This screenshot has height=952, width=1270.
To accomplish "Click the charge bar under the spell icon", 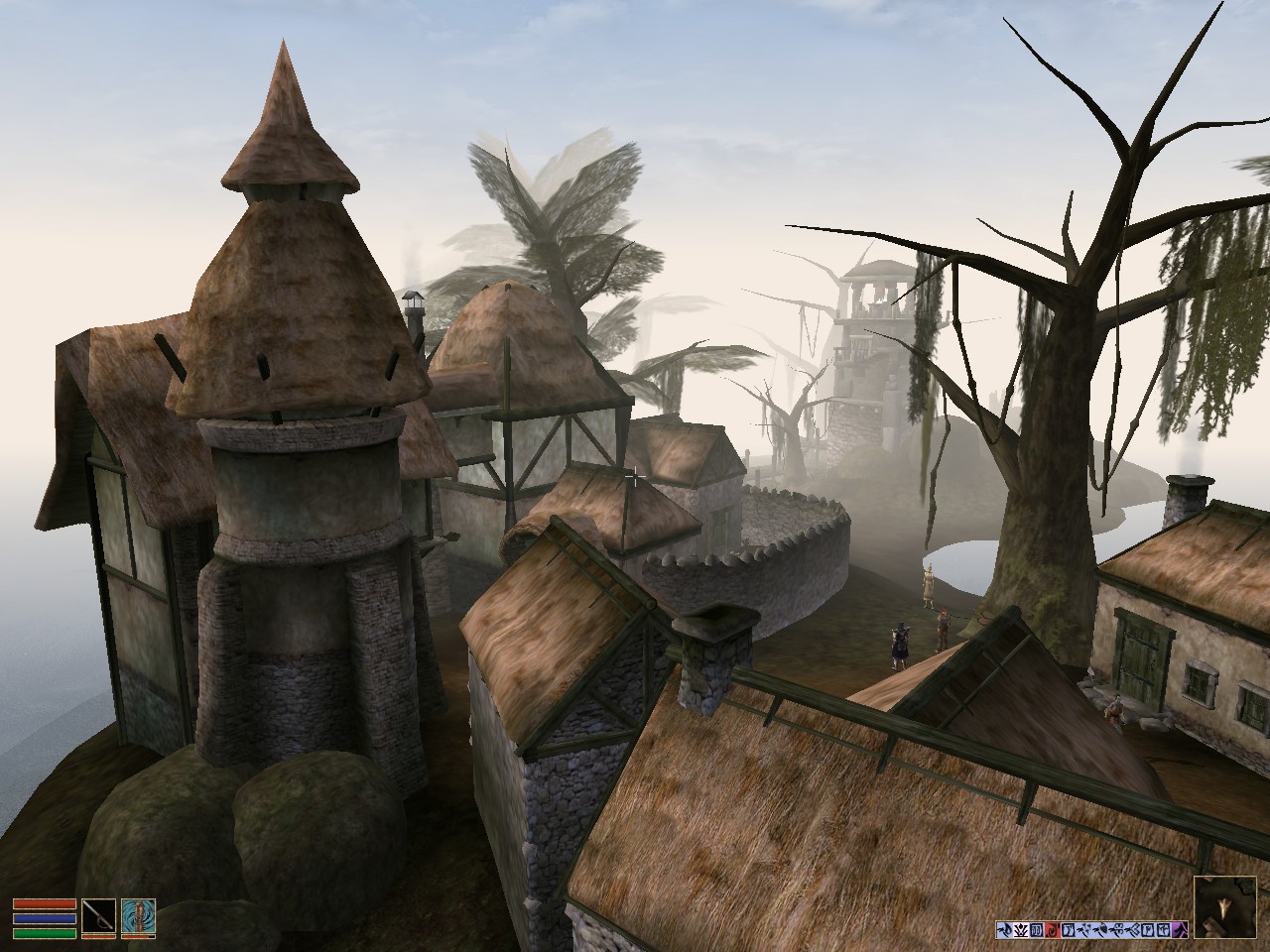I will click(140, 937).
